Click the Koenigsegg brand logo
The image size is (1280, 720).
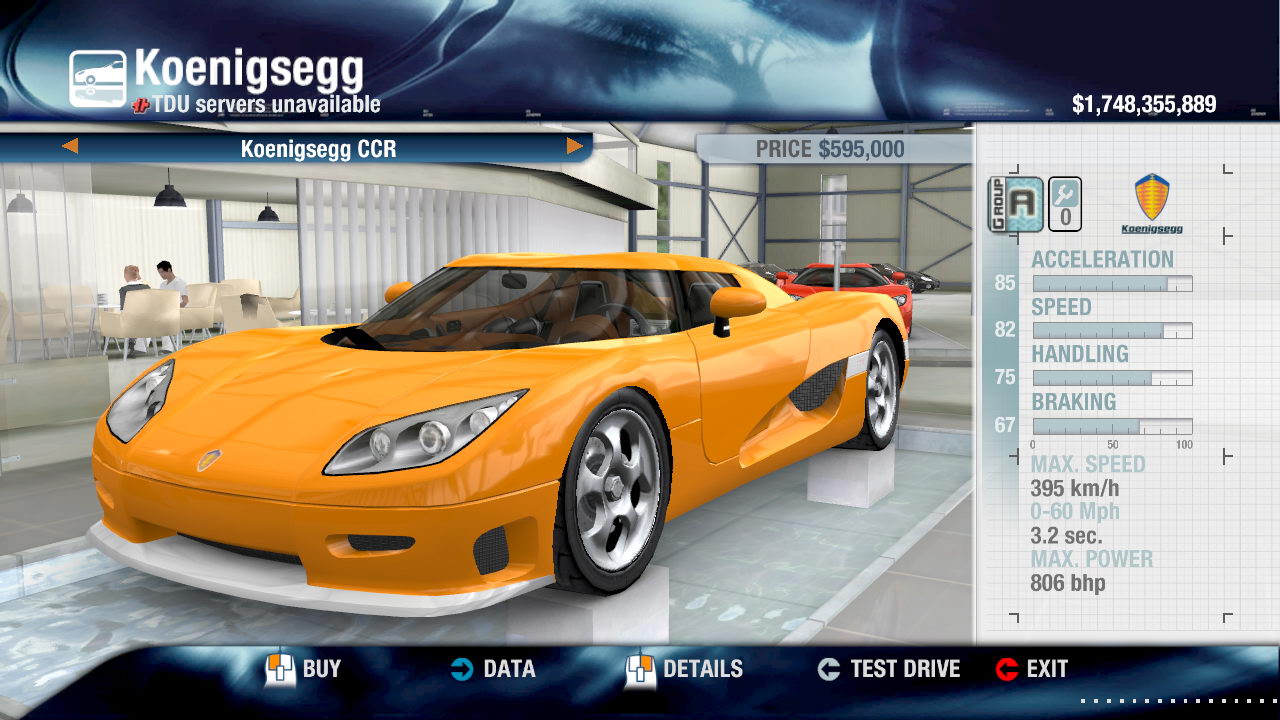point(1152,203)
